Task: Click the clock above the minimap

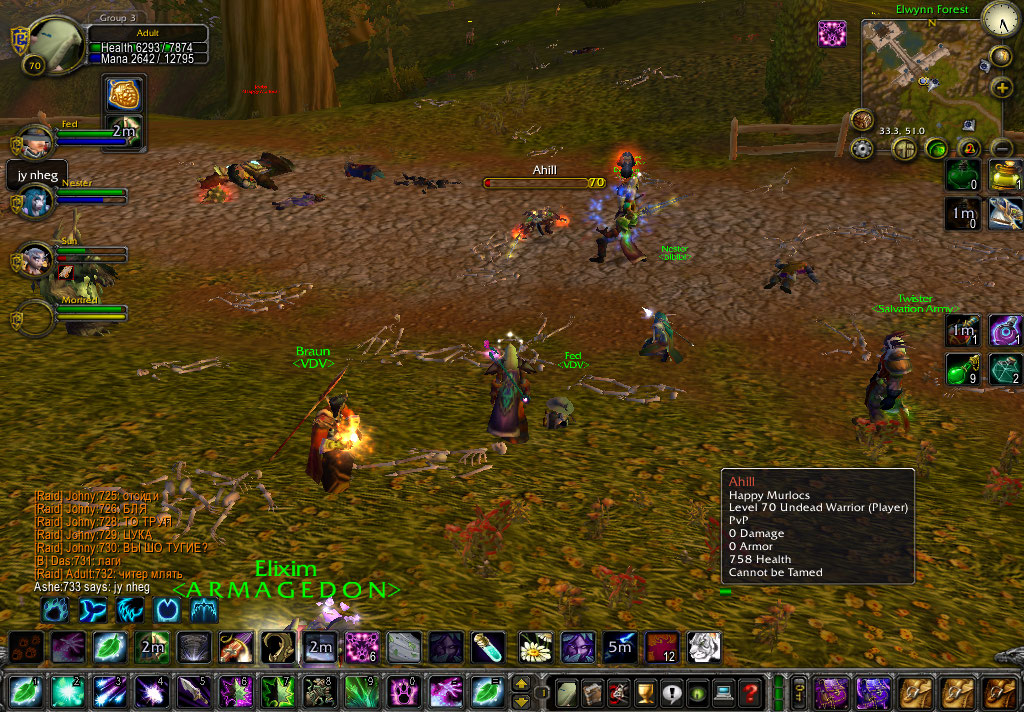Action: (x=1000, y=18)
